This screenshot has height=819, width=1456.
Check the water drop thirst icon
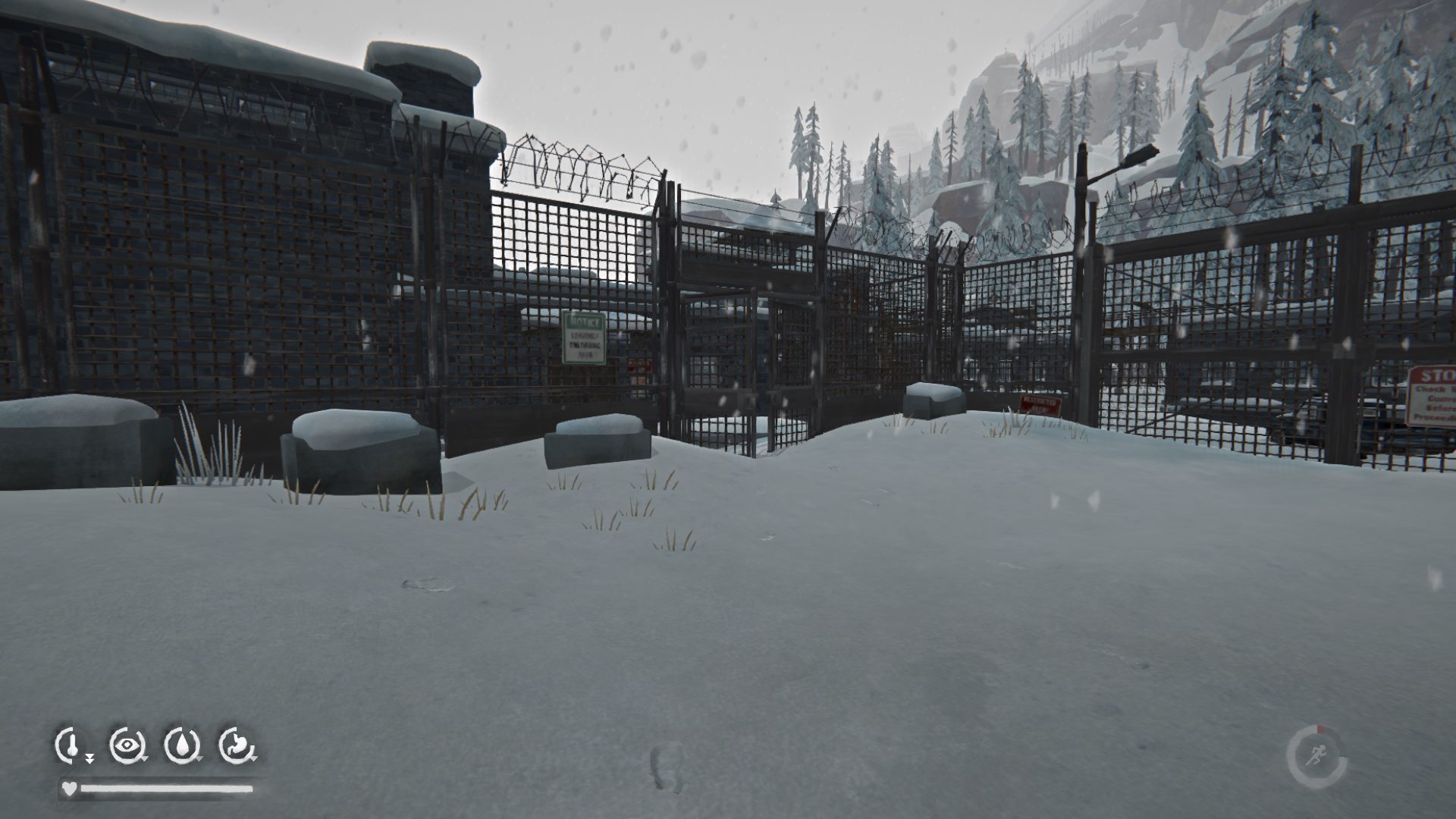[x=182, y=745]
